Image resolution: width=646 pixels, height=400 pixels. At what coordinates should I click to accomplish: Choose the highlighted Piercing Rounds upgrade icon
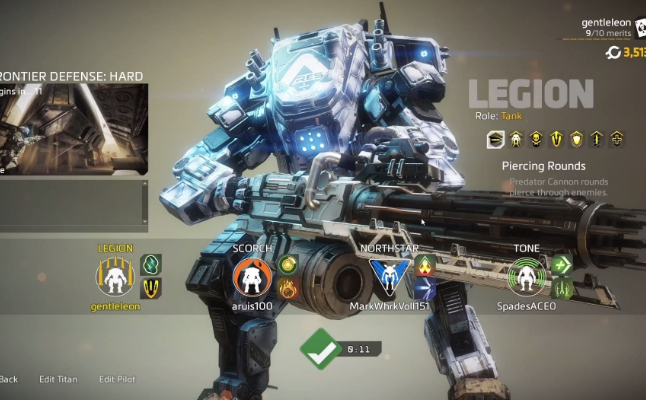(494, 139)
